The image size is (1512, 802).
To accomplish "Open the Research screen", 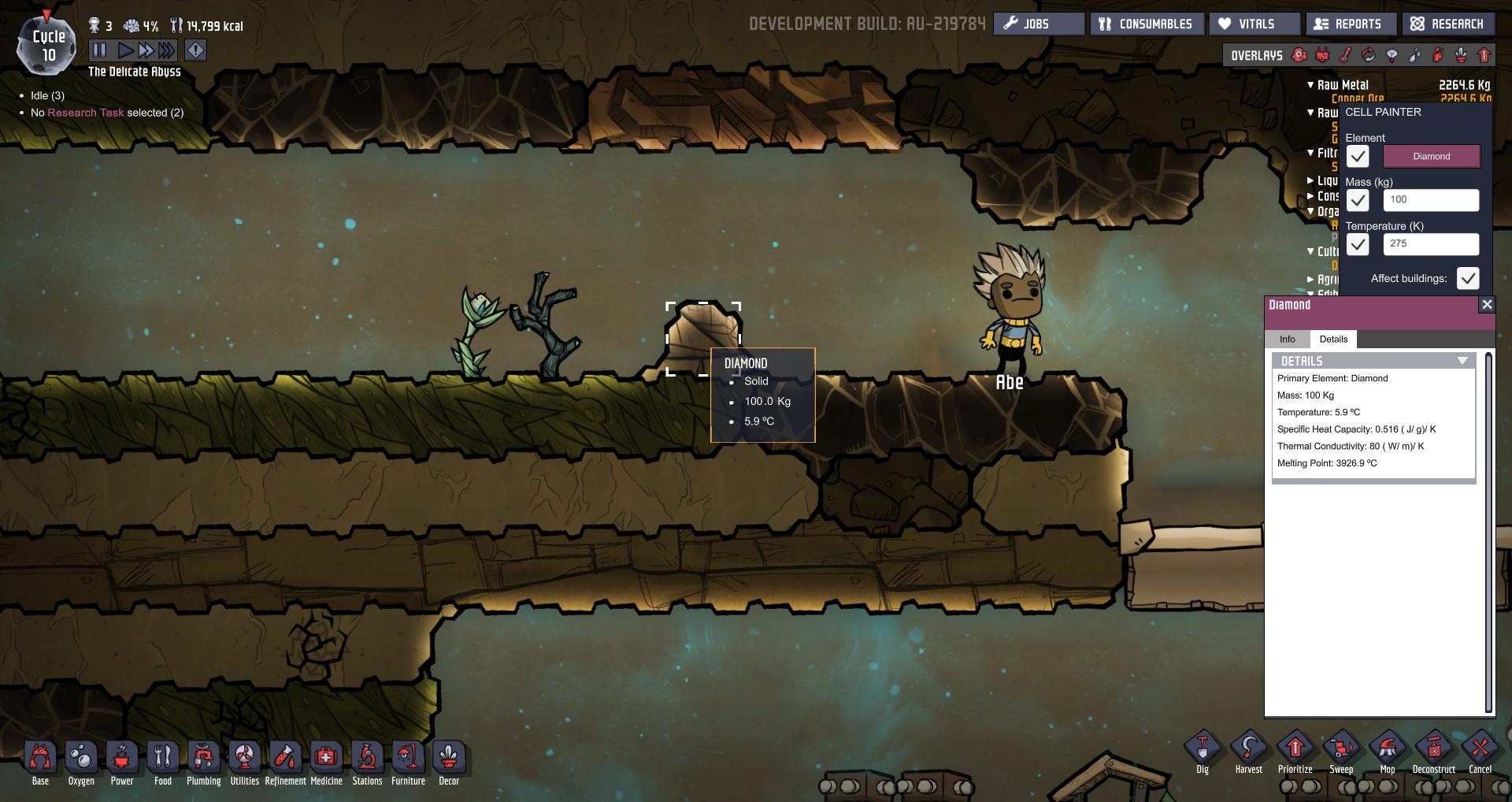I will click(x=1447, y=24).
